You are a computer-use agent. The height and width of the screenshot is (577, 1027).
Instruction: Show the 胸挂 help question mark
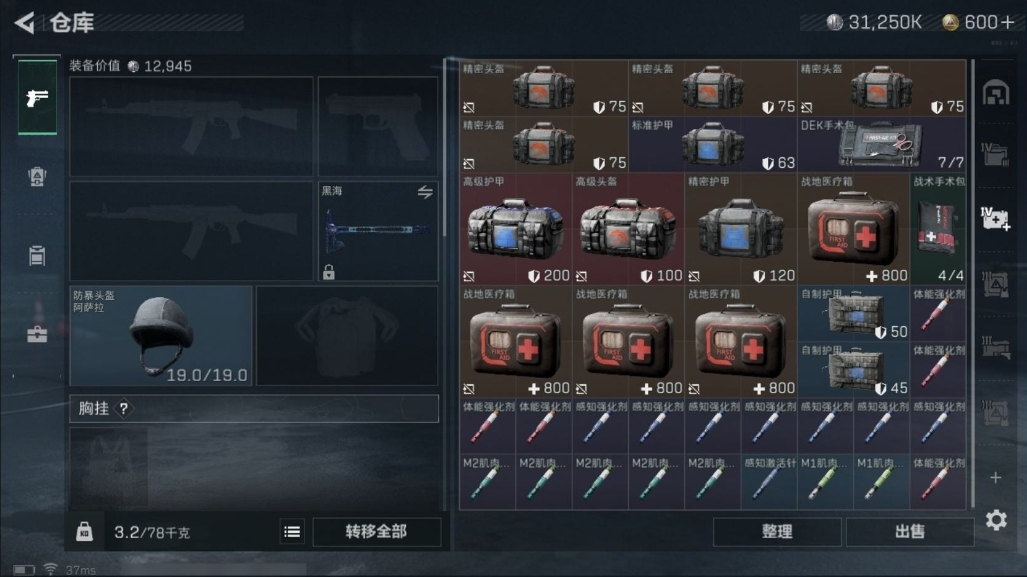pyautogui.click(x=124, y=408)
